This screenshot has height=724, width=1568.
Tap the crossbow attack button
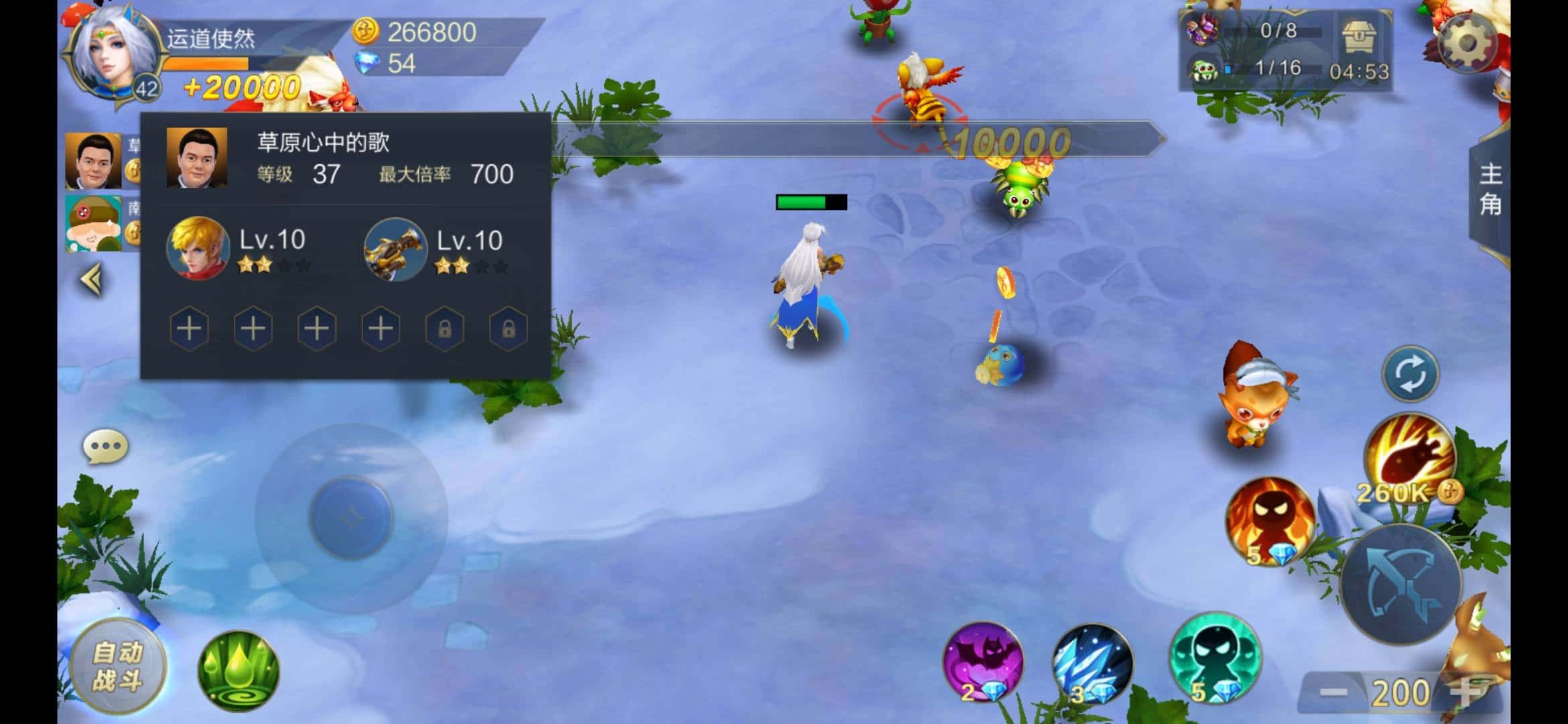tap(1400, 583)
